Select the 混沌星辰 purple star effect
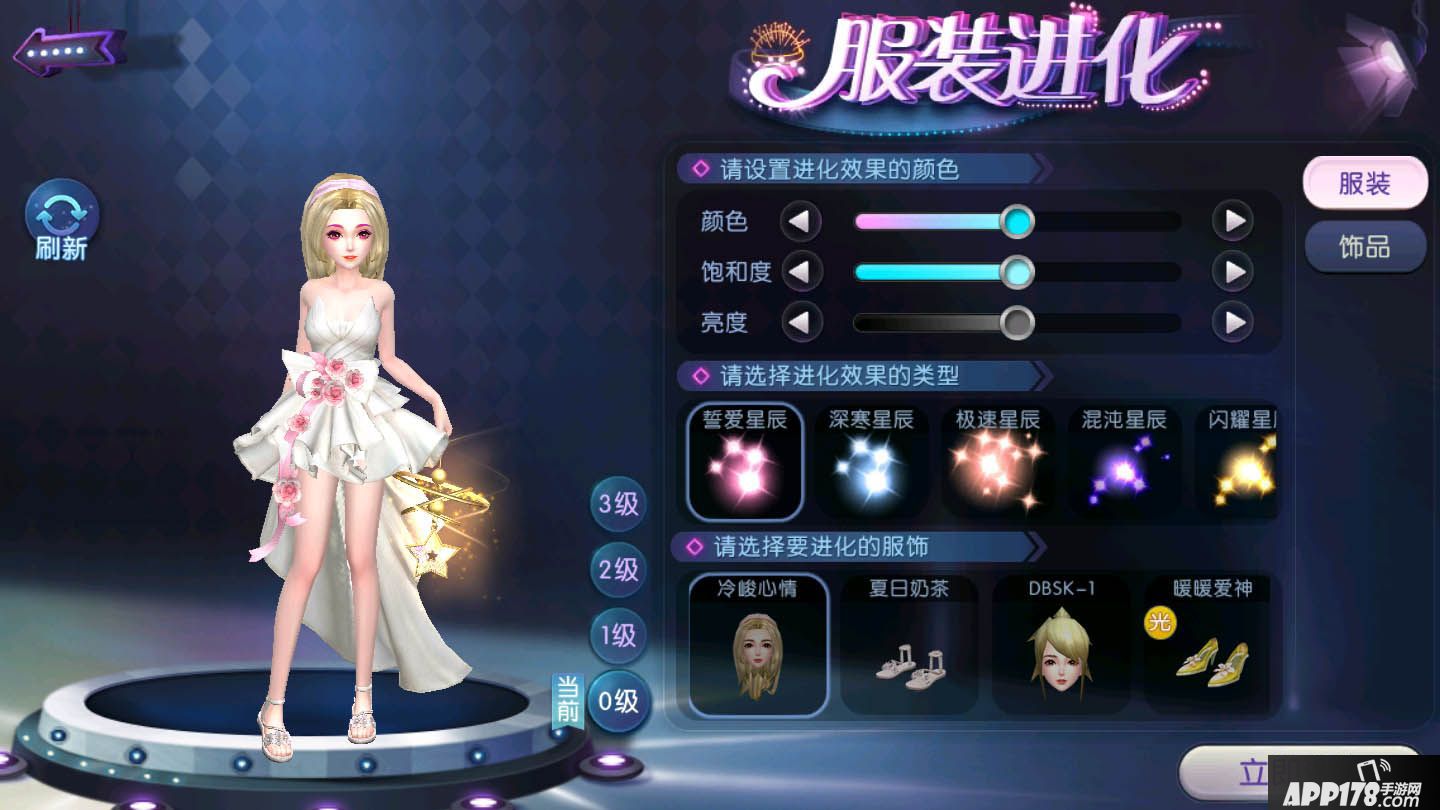Image resolution: width=1440 pixels, height=810 pixels. (x=1123, y=463)
